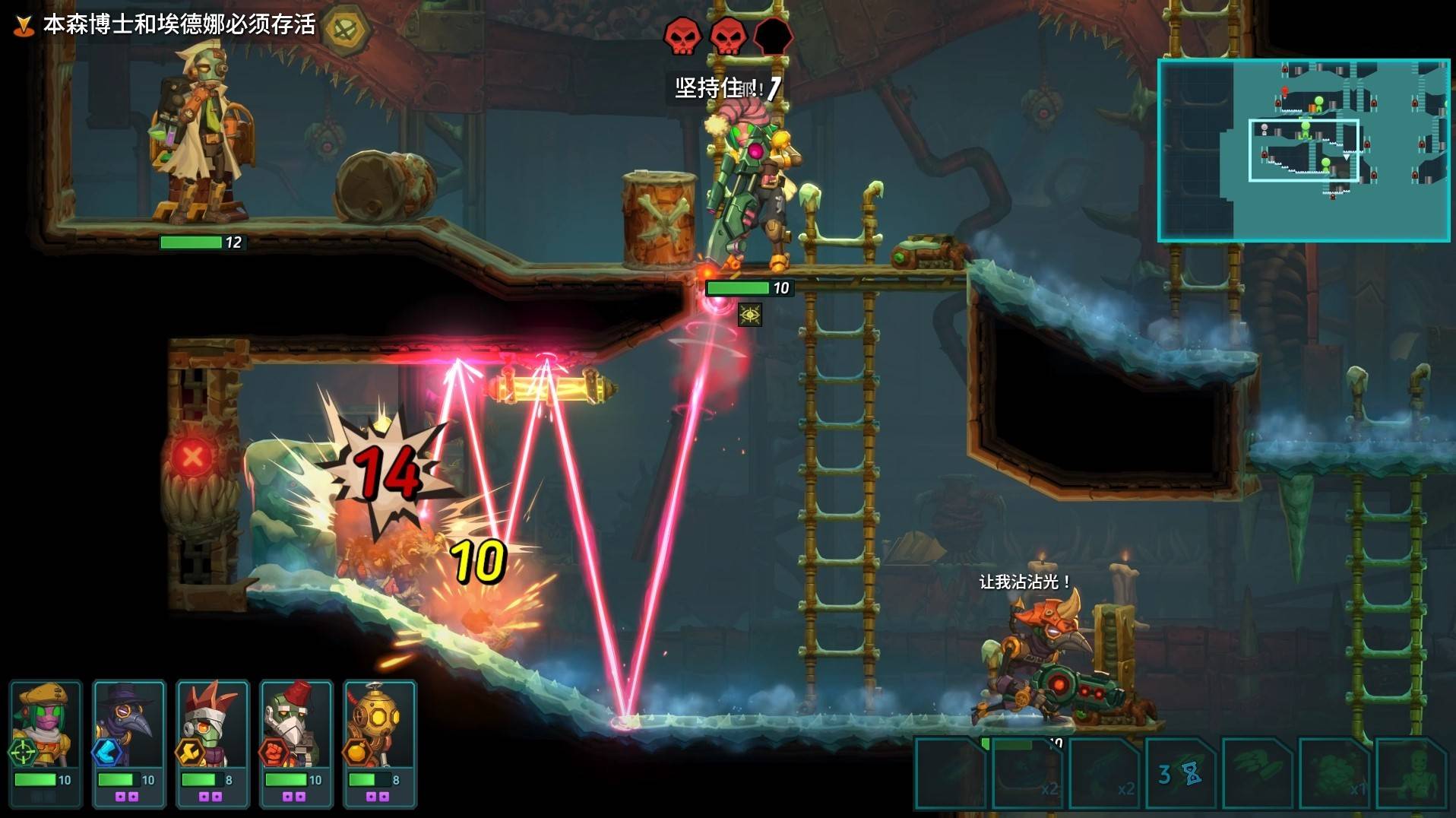Choose the green cloud ability marked x1

point(1334,774)
